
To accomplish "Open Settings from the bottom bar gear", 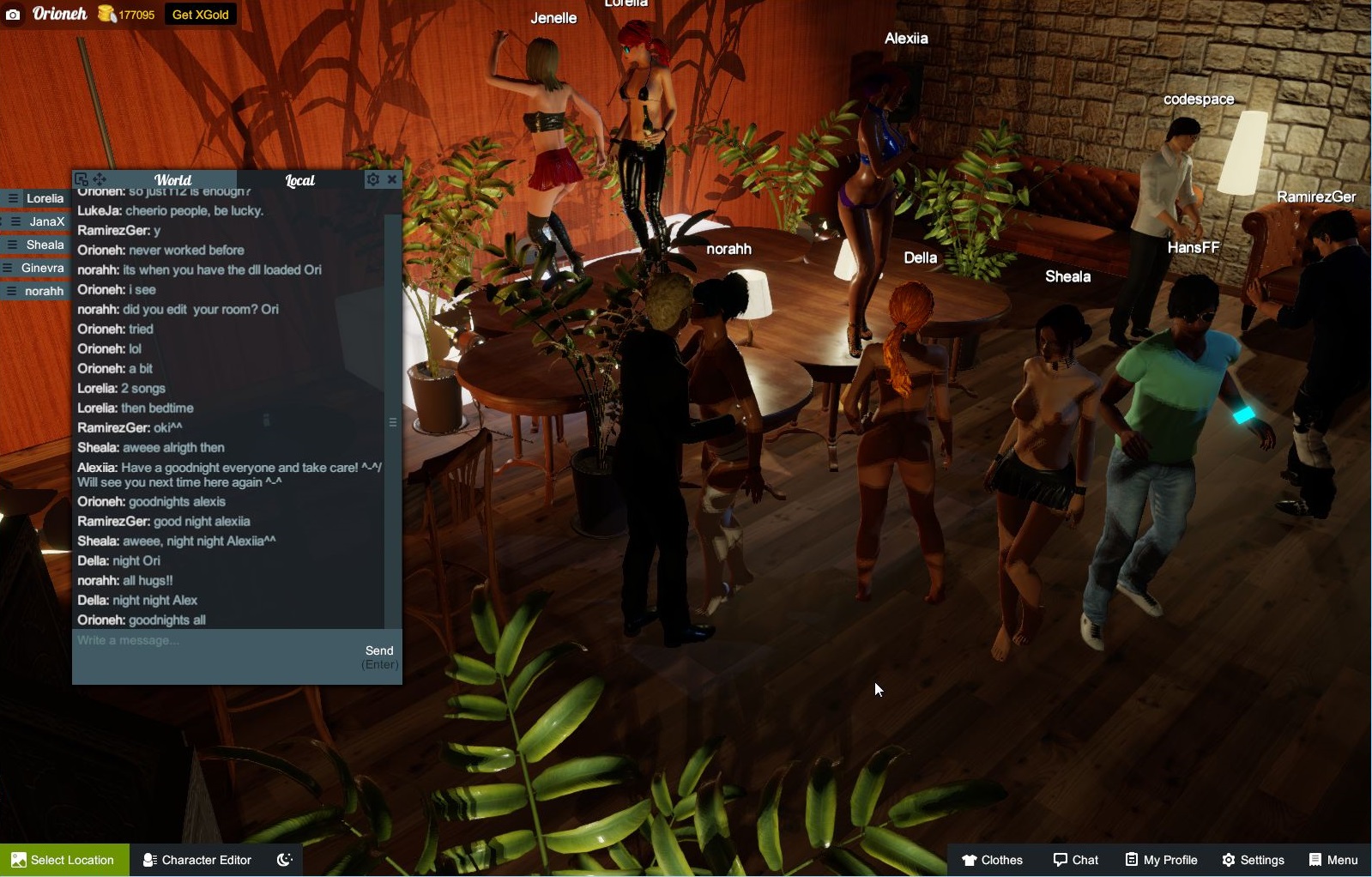I will (1230, 859).
